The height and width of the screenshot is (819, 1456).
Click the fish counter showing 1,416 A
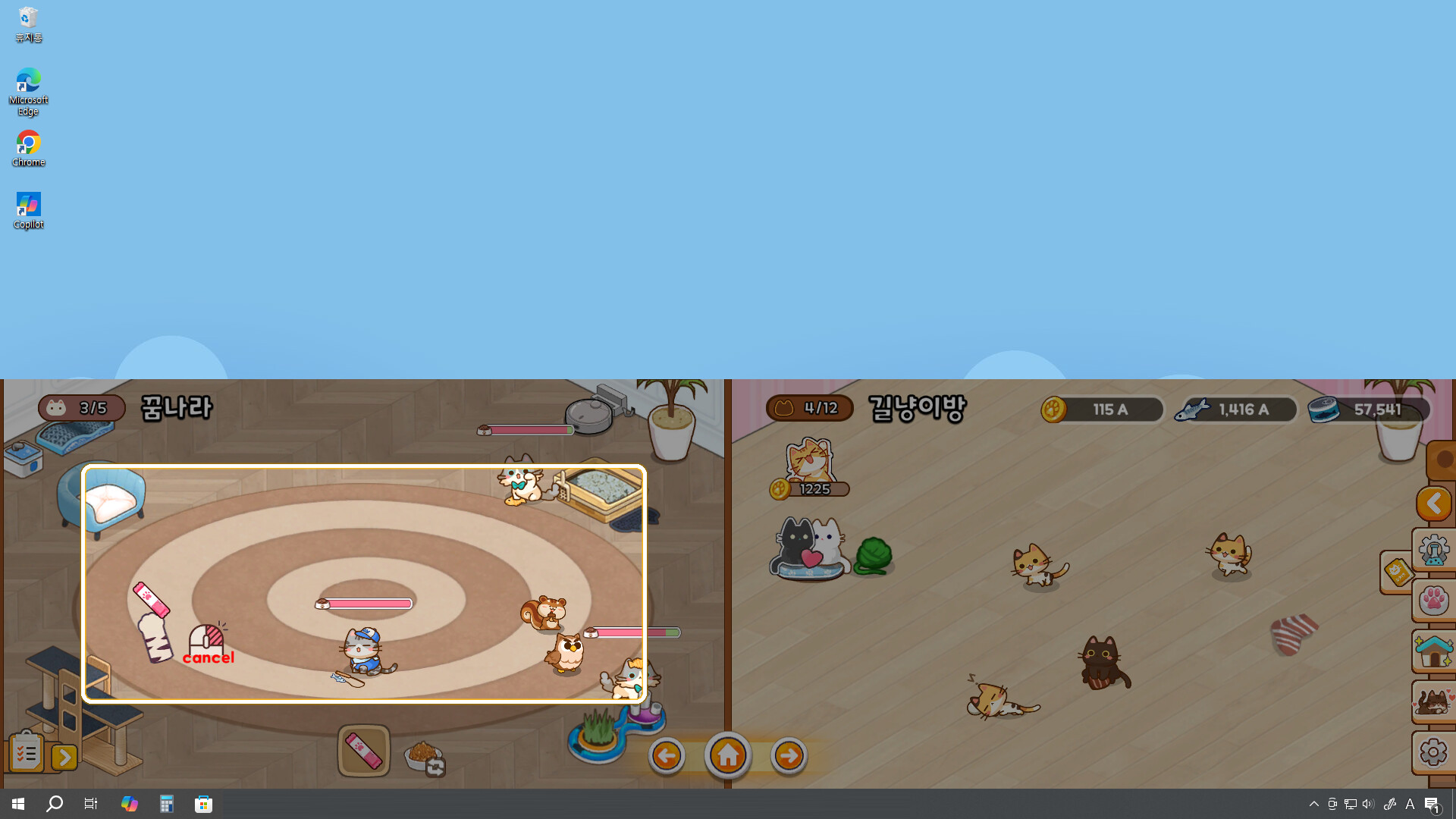(x=1235, y=409)
